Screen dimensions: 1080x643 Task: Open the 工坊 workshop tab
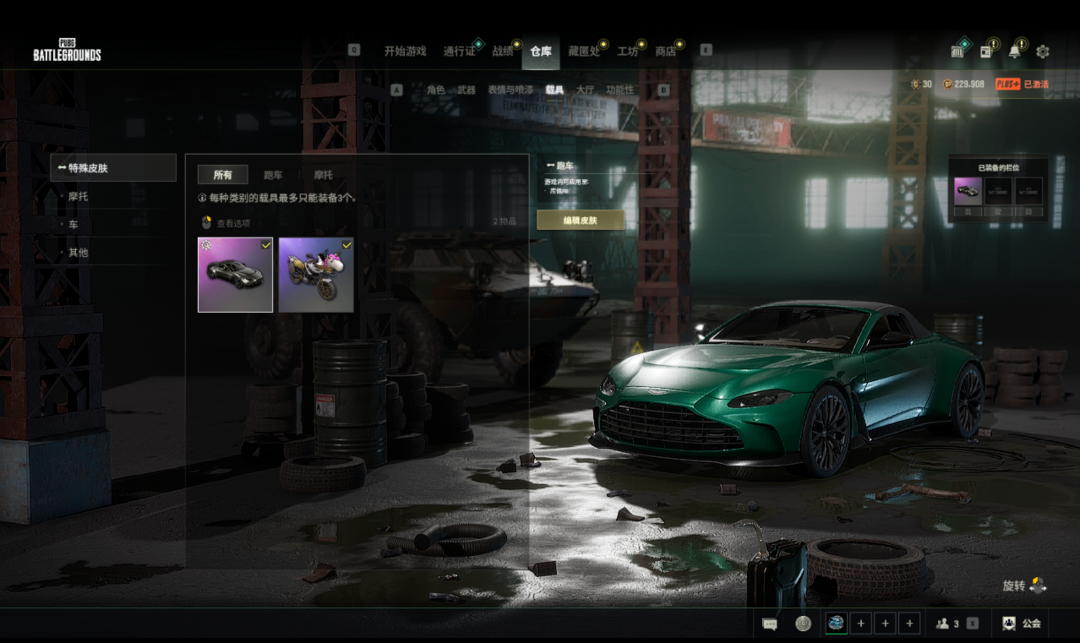(627, 52)
